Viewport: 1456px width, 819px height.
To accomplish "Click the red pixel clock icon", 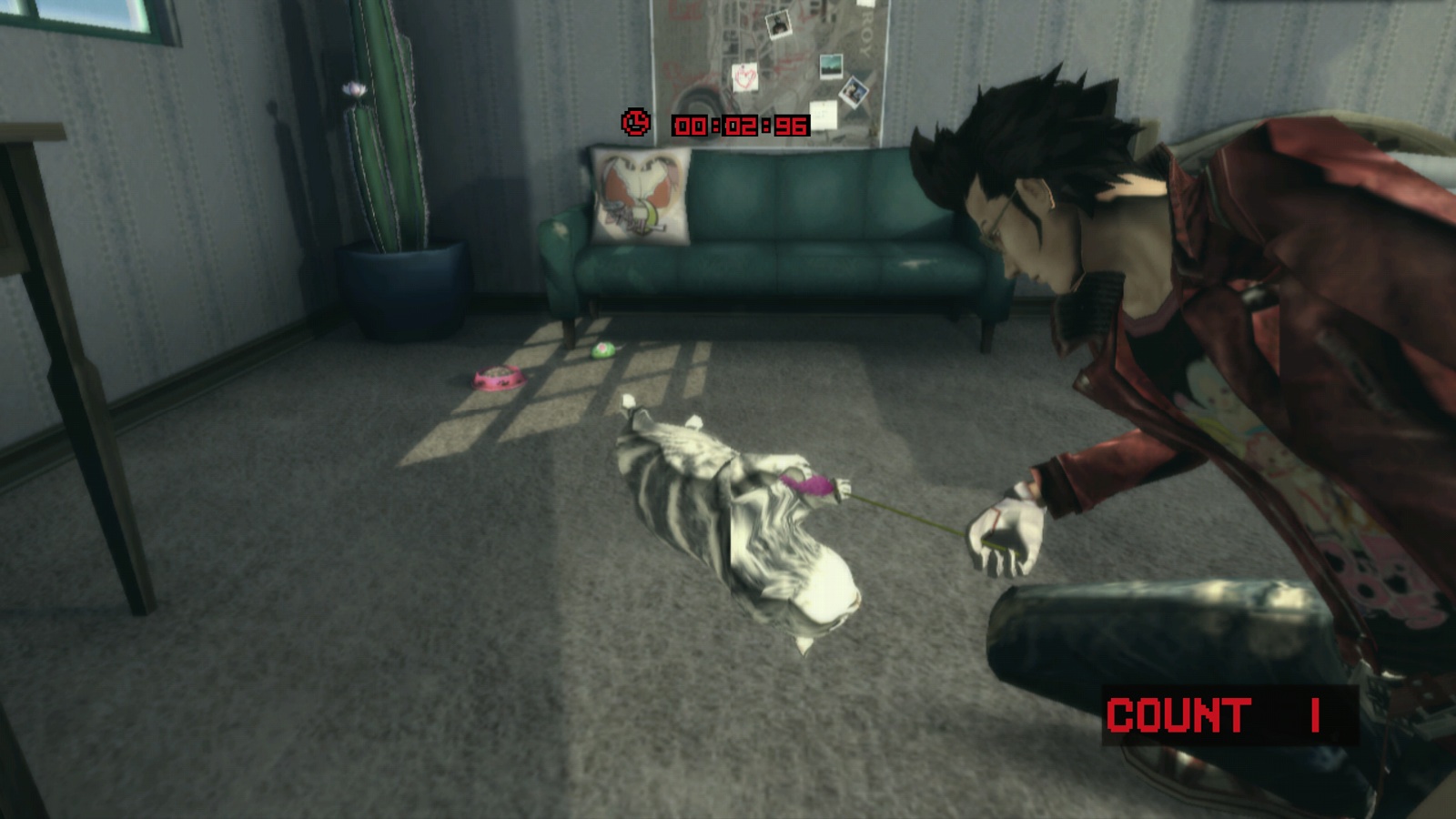I will pos(636,122).
